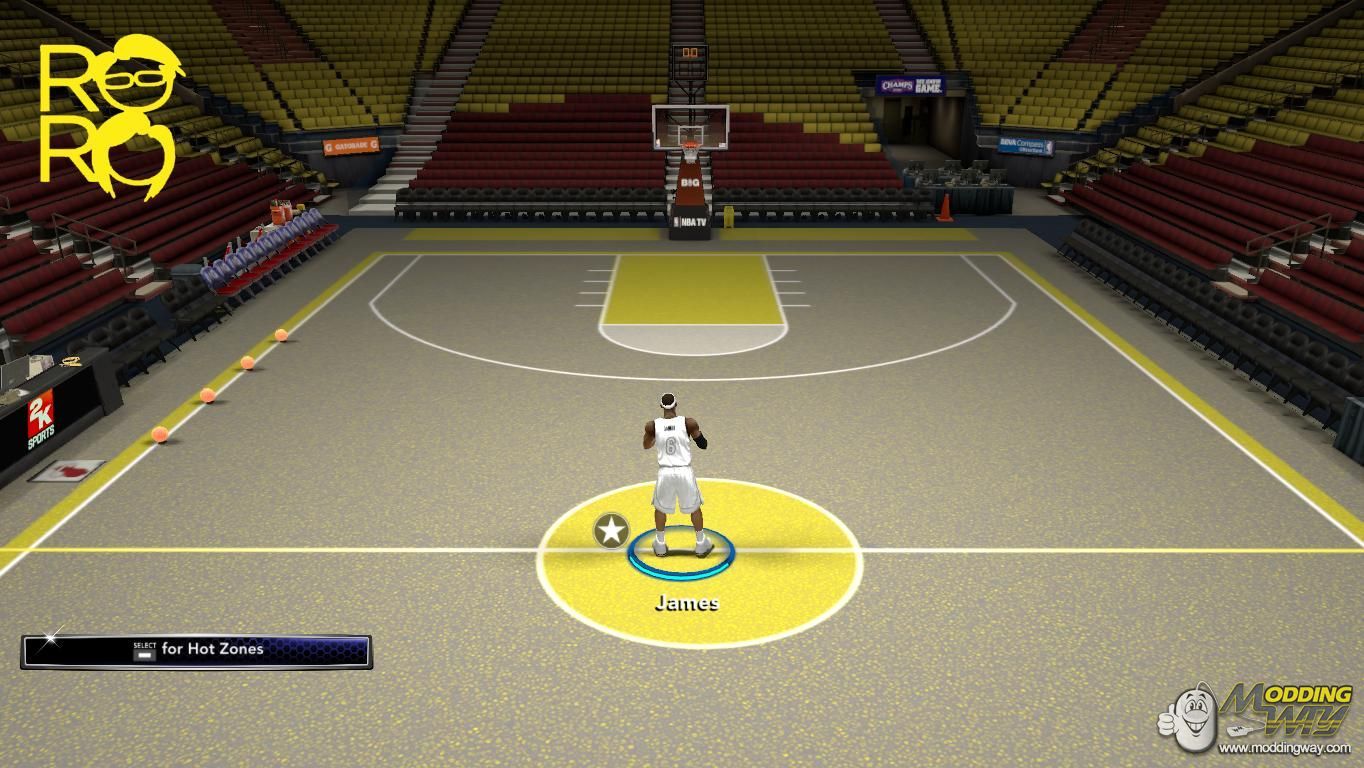Click the star badge beside the player

(x=611, y=531)
